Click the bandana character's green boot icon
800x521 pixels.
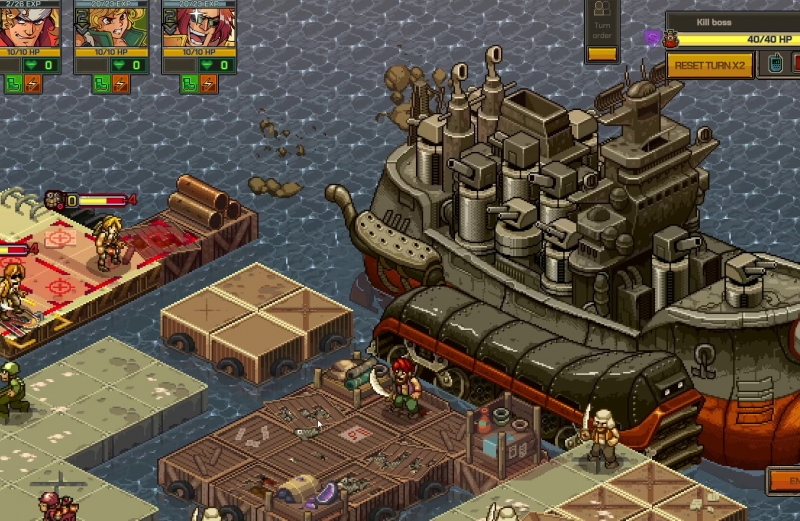coord(14,84)
